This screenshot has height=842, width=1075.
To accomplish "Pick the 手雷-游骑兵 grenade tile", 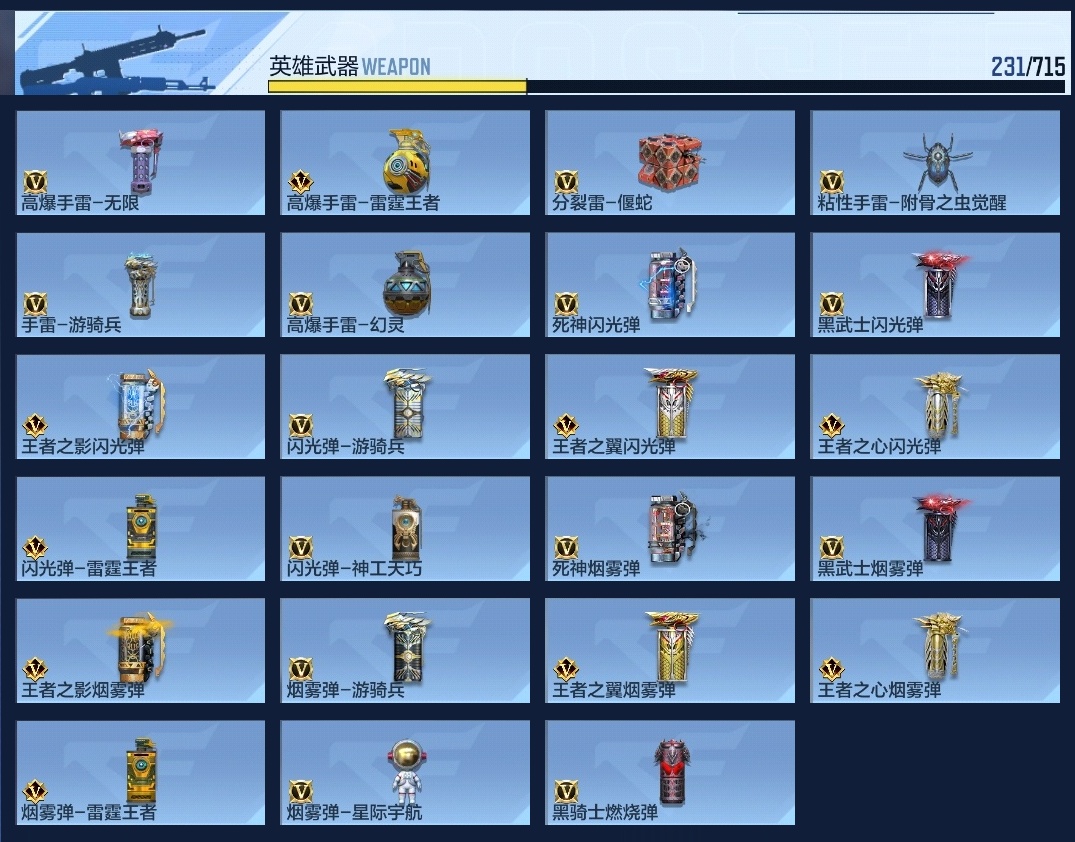I will pos(141,285).
